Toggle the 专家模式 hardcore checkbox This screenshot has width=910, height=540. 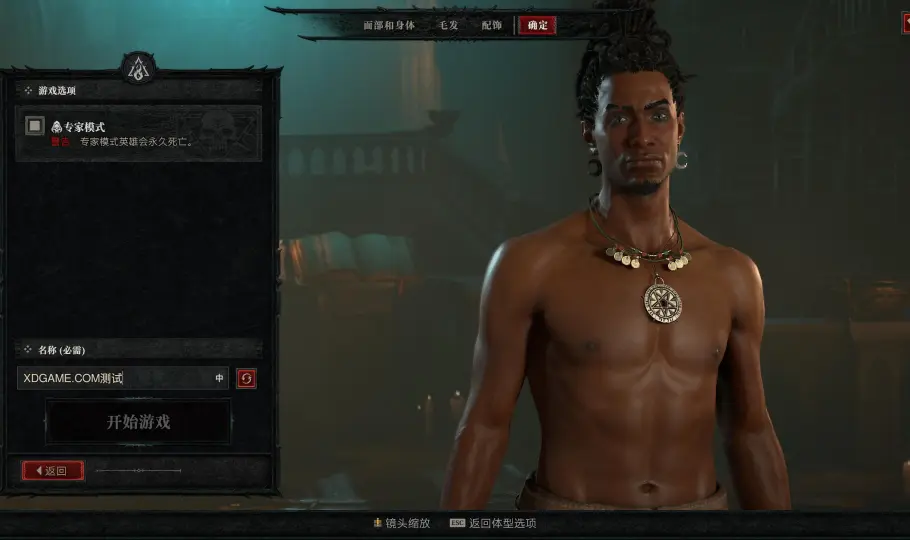coord(35,126)
